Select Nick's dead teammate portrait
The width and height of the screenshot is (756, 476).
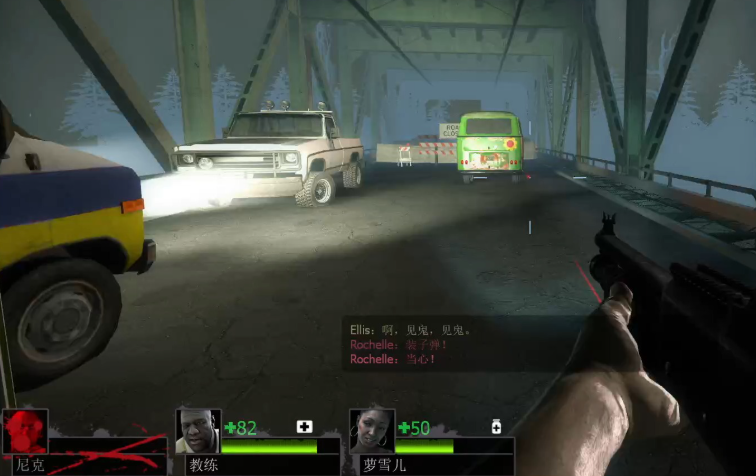coord(24,432)
